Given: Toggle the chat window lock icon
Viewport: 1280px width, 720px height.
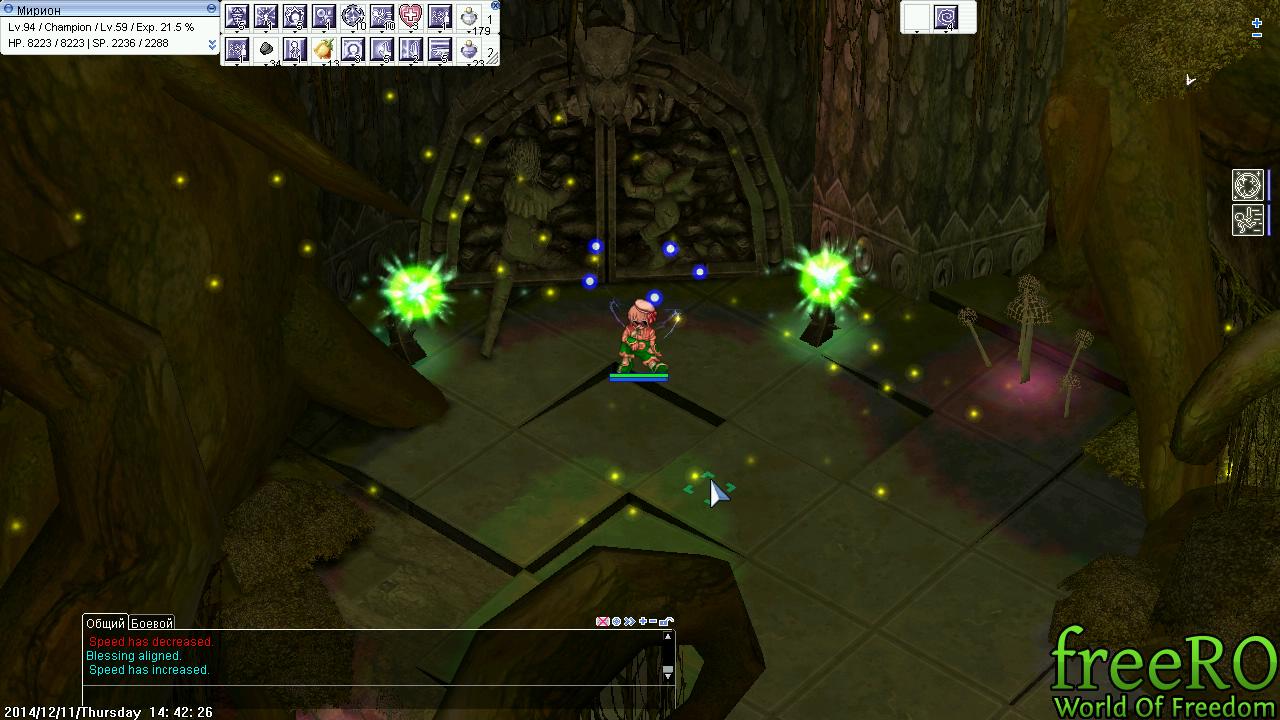Looking at the screenshot, I should click(x=667, y=622).
